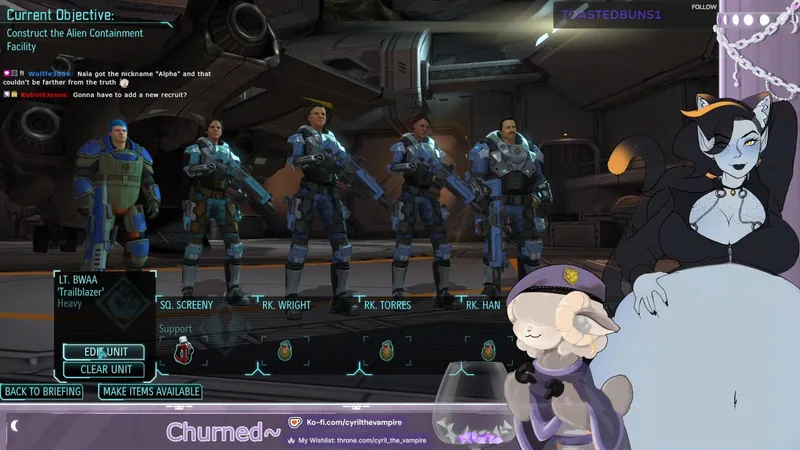800x450 pixels.
Task: Open Rk. Torres's grenade item slot
Action: [387, 350]
